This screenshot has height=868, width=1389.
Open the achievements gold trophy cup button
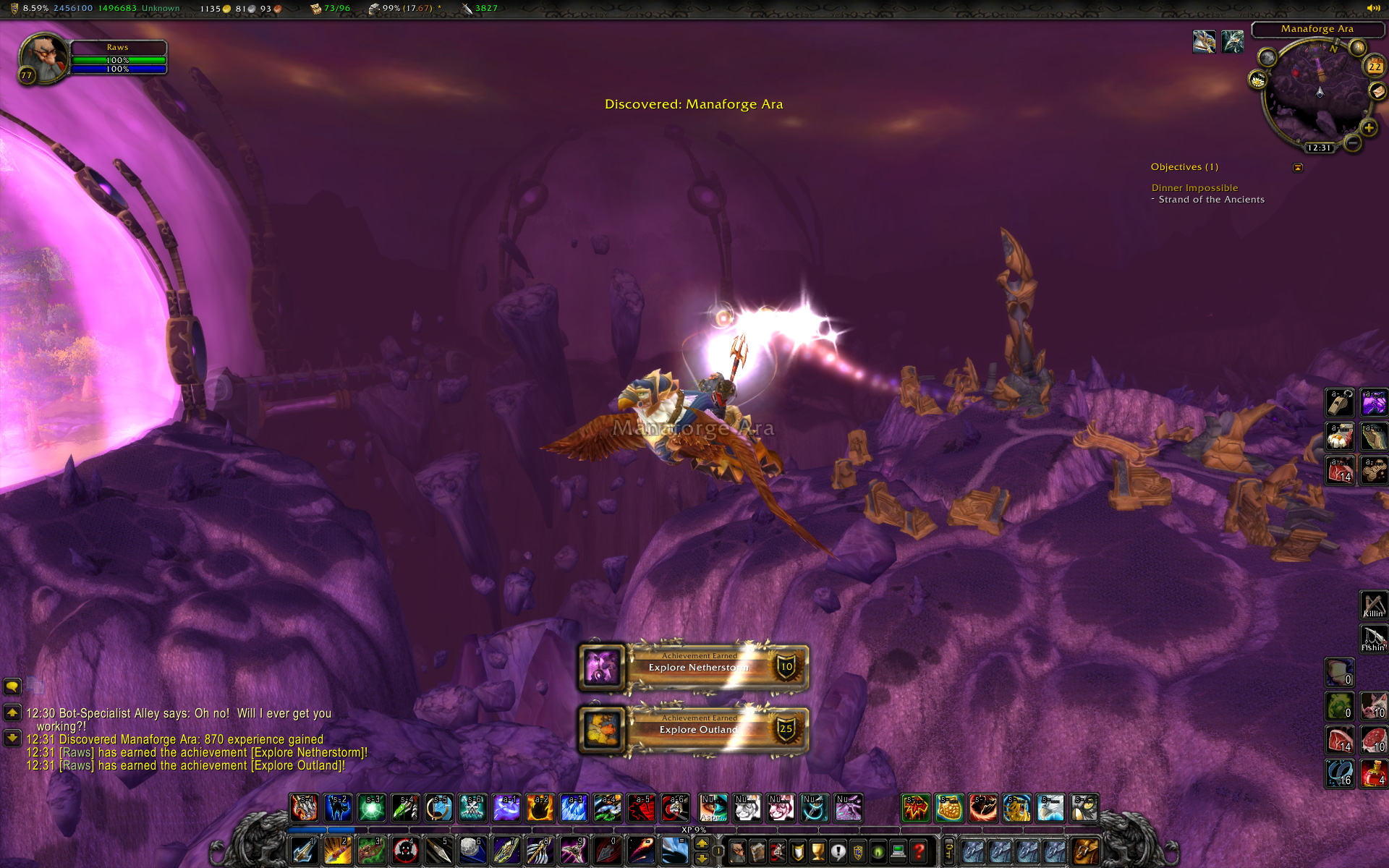817,851
